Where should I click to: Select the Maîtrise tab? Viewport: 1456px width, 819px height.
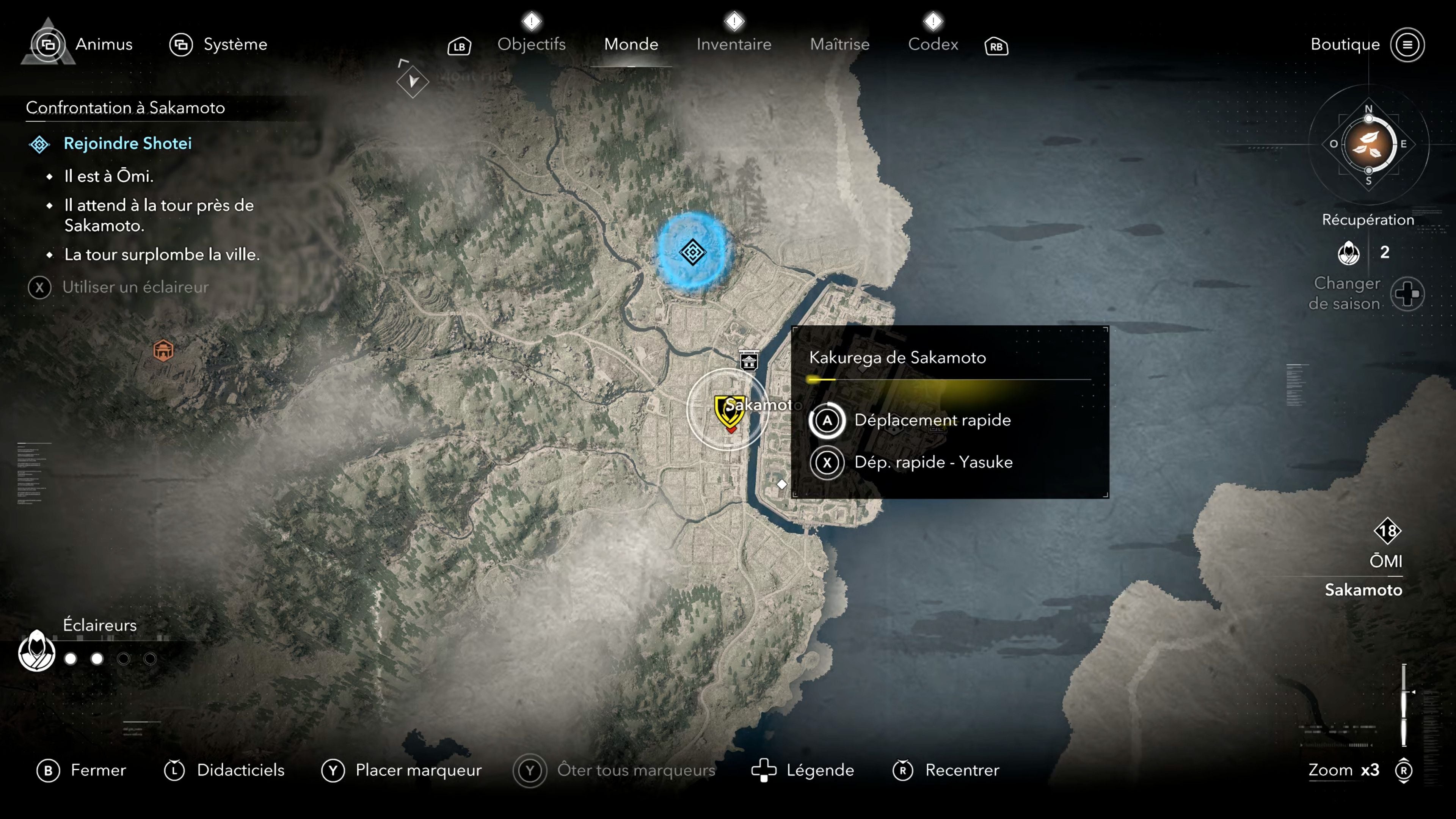coord(839,44)
